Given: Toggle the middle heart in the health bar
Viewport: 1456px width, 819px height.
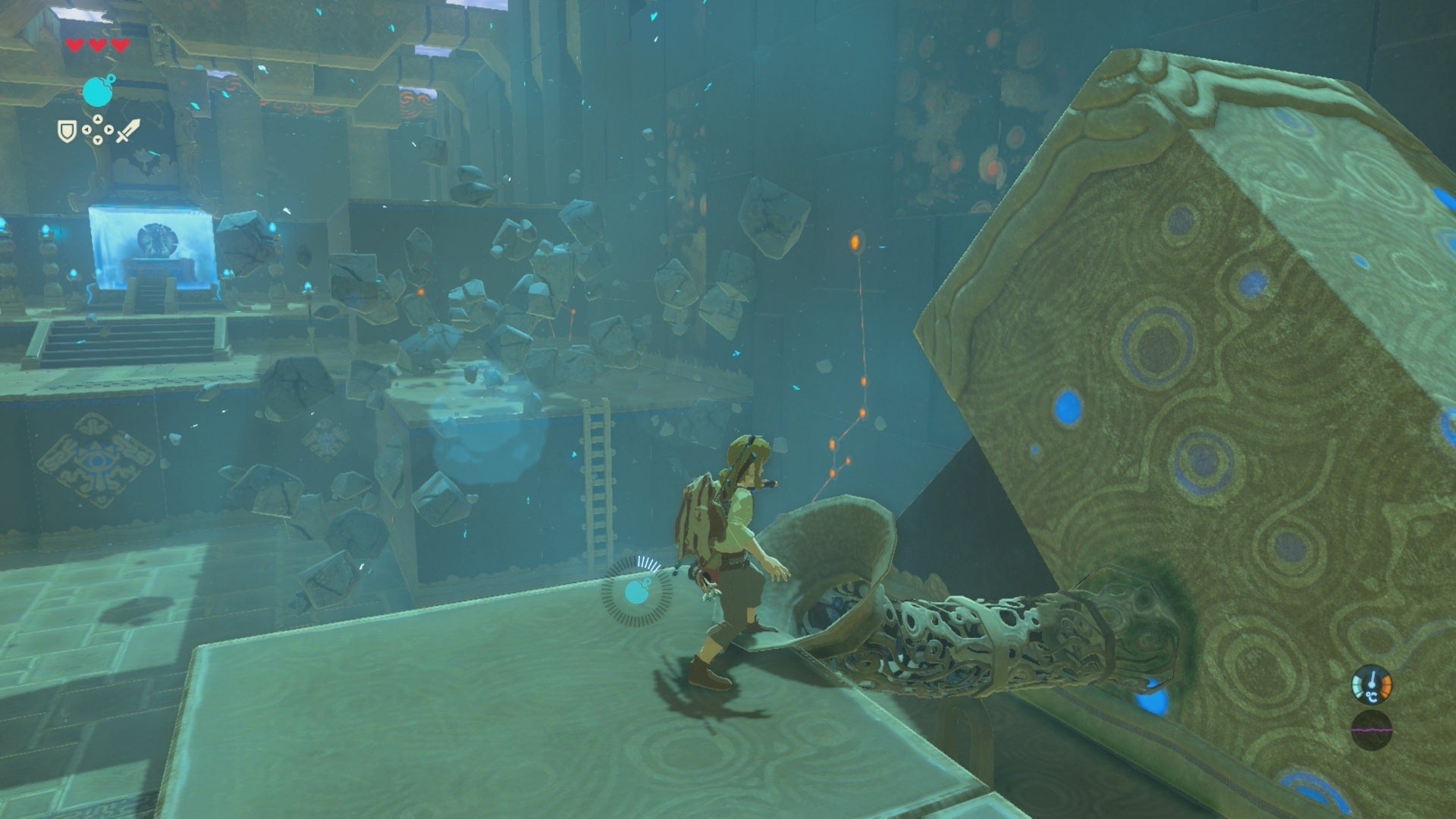Looking at the screenshot, I should (96, 44).
